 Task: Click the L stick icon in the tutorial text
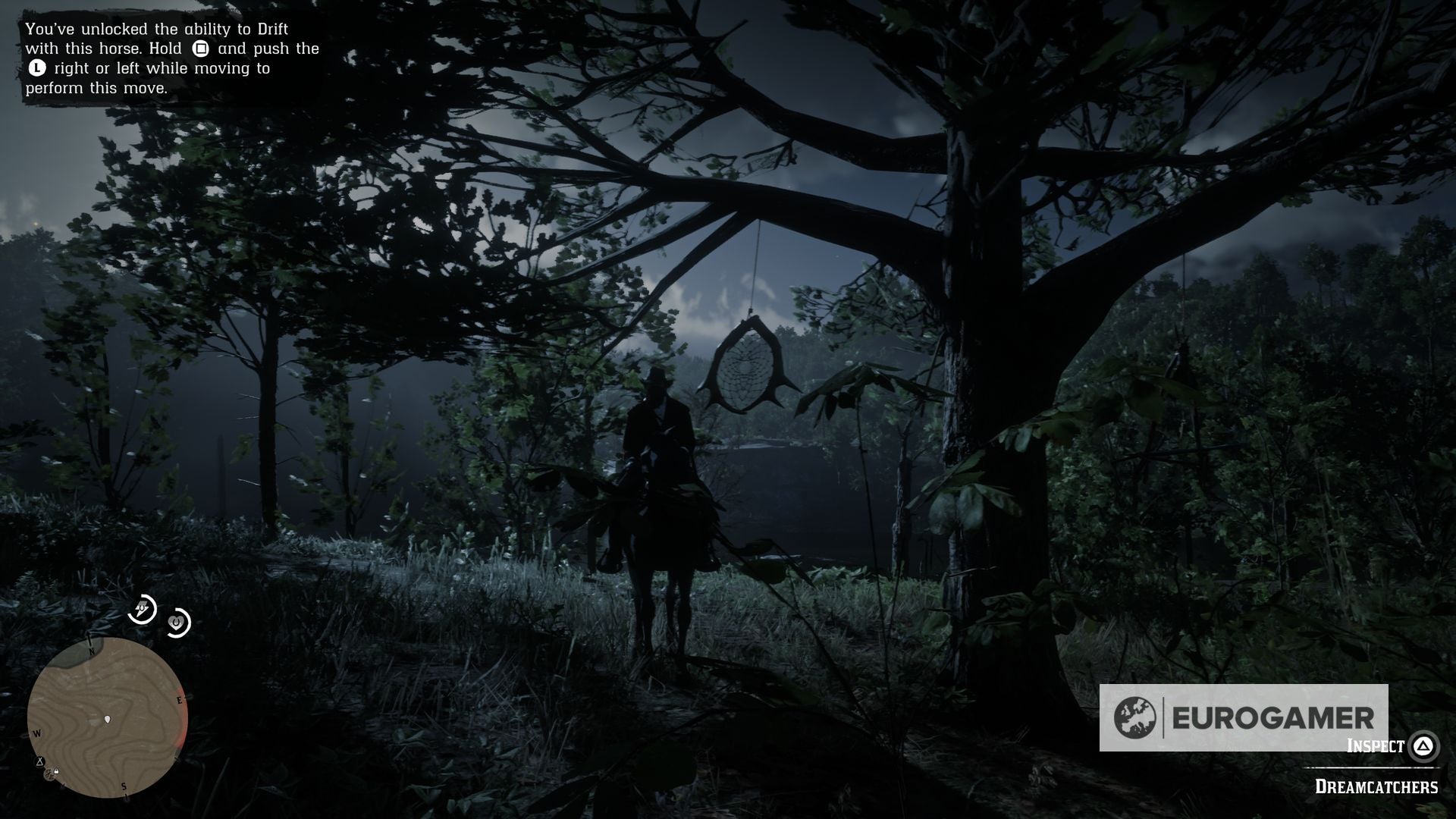click(36, 68)
